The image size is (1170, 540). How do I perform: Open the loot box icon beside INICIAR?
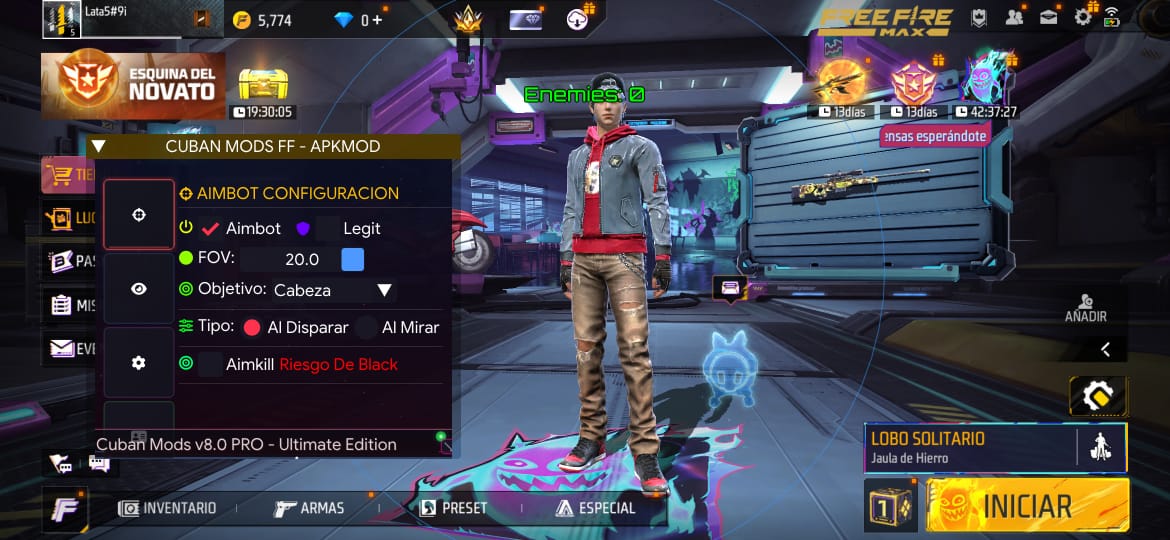889,505
